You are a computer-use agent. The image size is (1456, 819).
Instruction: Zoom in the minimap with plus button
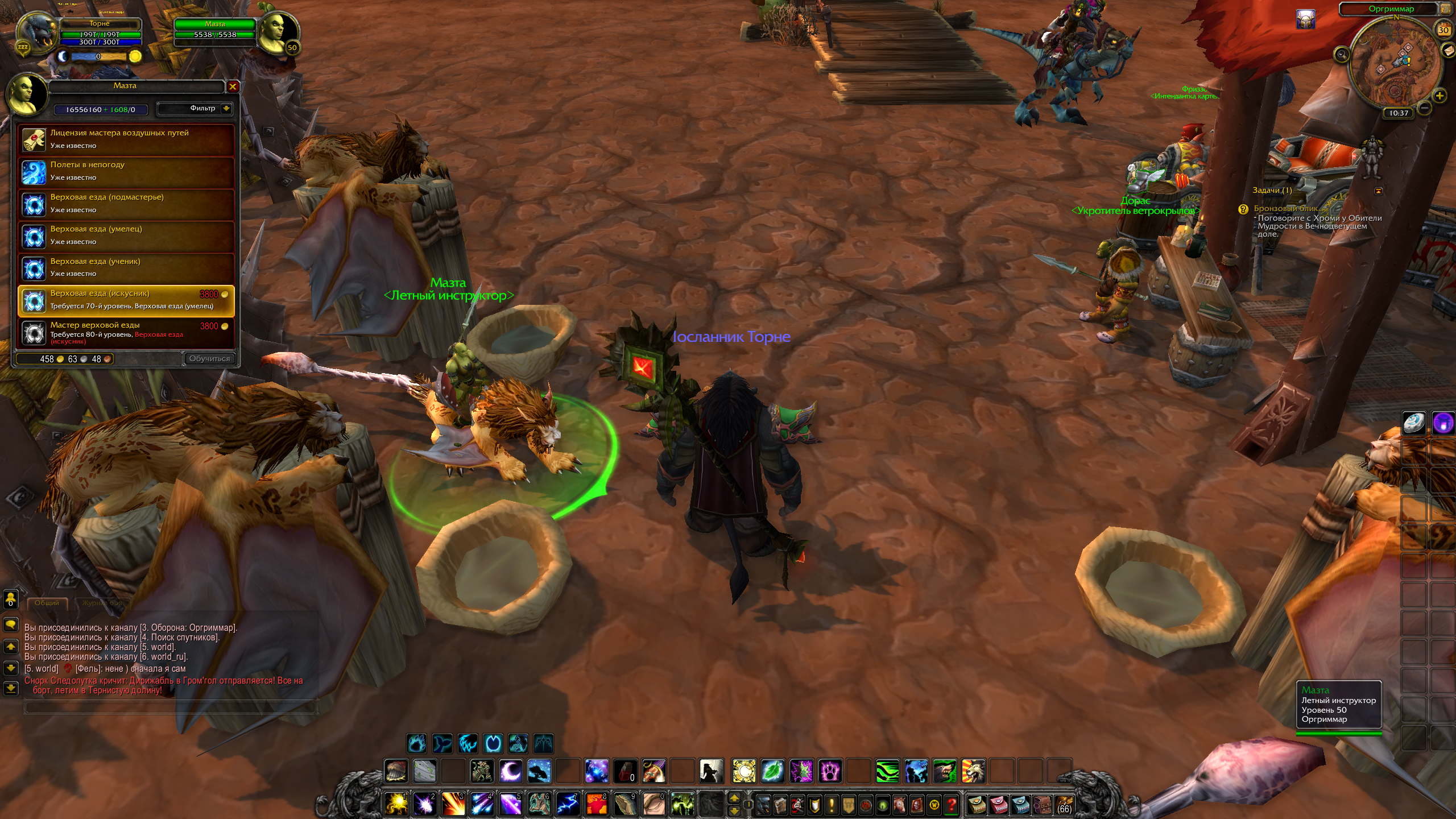pyautogui.click(x=1440, y=96)
